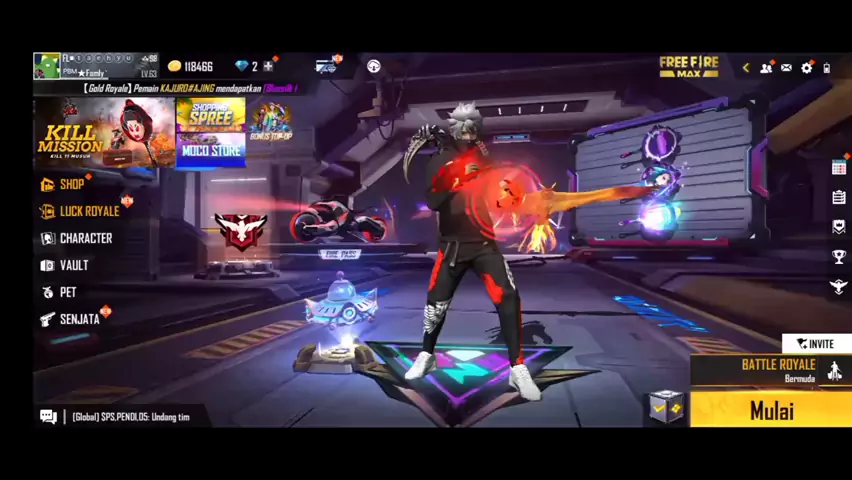Open the calendar events icon

coord(839,168)
